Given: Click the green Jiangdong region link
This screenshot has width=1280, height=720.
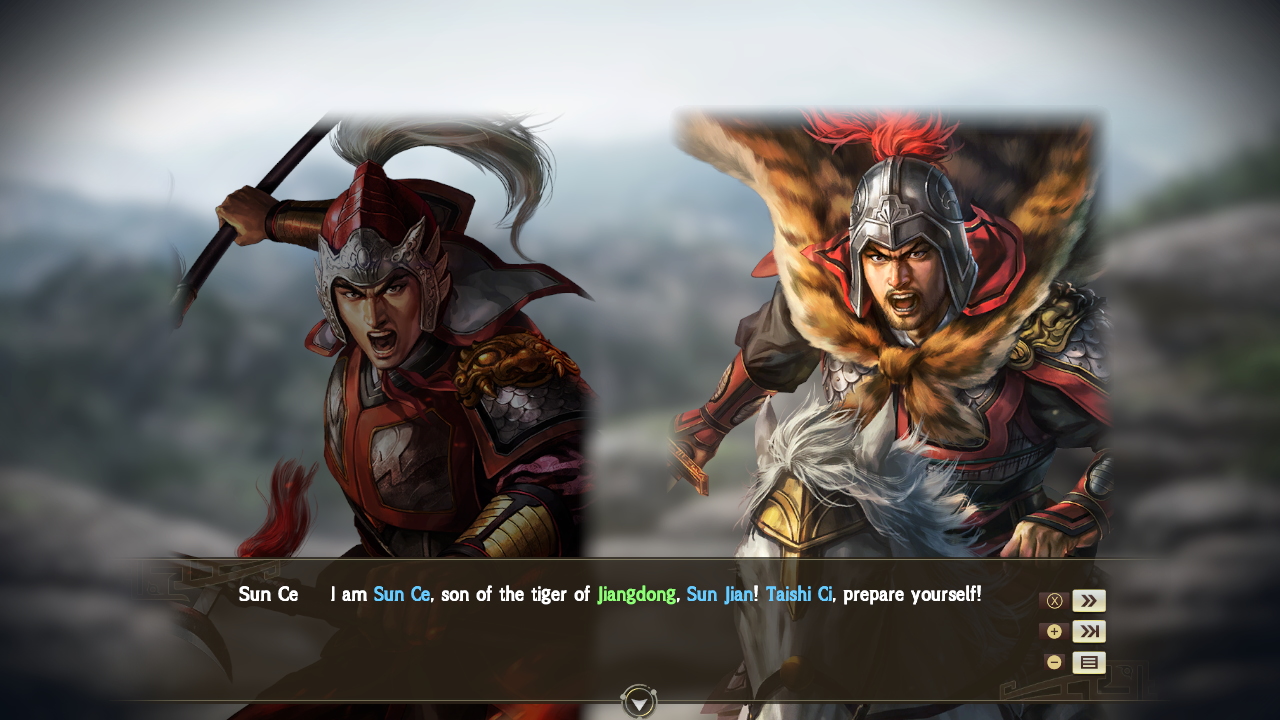Looking at the screenshot, I should pyautogui.click(x=638, y=594).
